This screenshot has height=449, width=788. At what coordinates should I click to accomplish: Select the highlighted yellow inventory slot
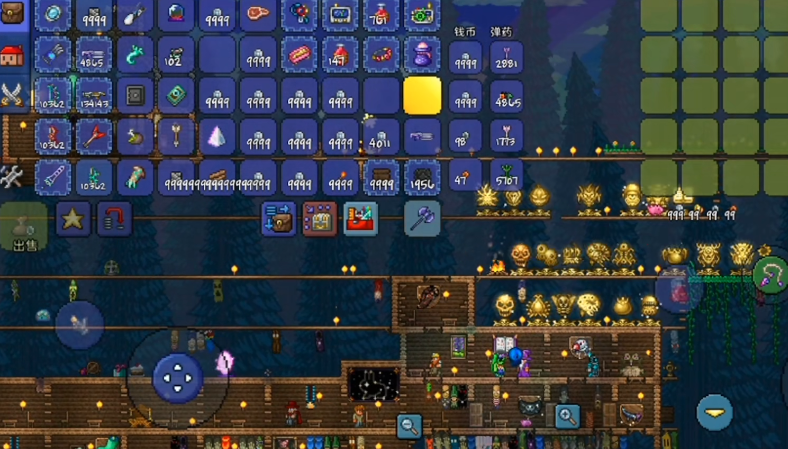(x=422, y=97)
